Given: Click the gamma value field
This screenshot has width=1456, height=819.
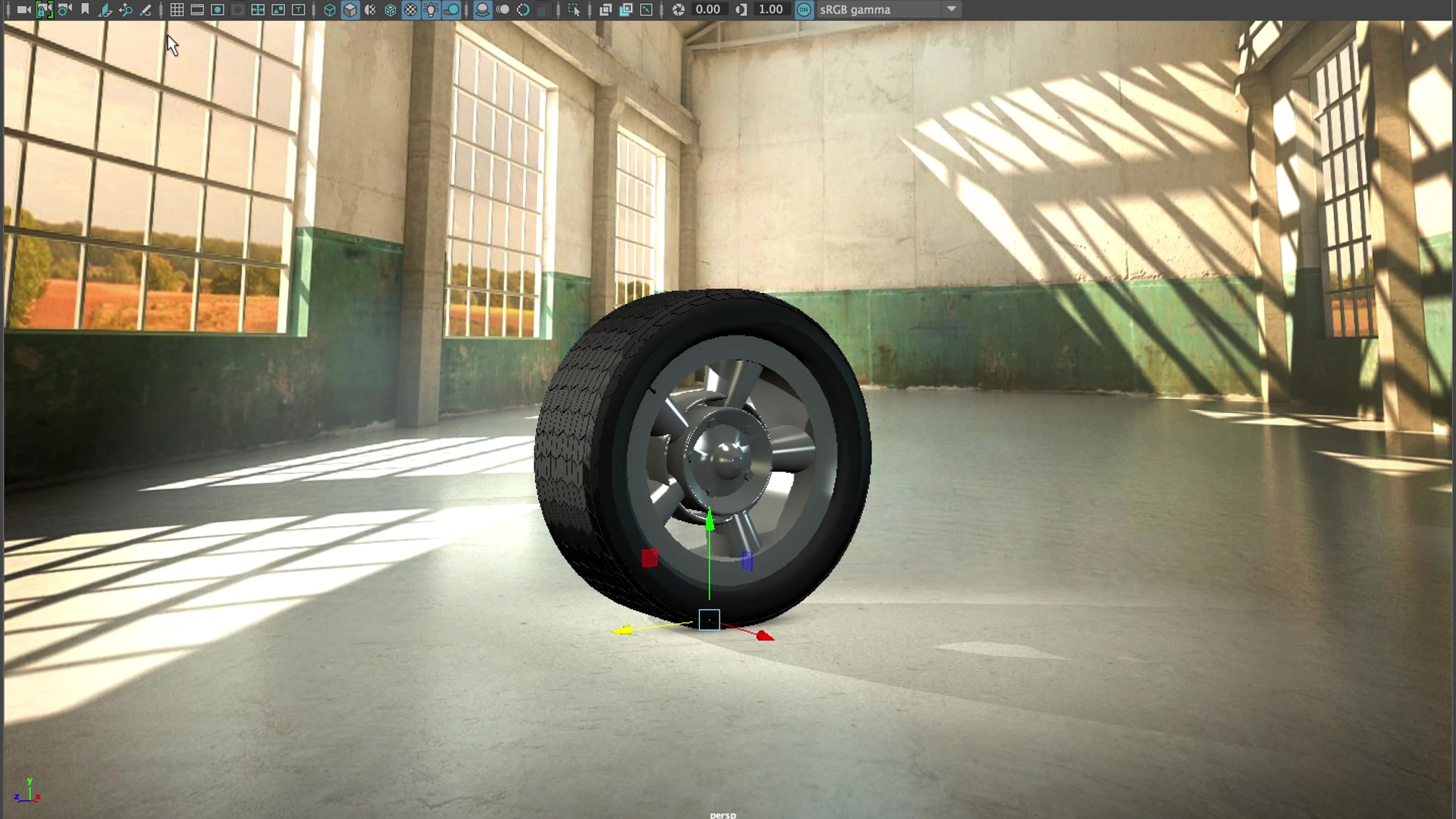Looking at the screenshot, I should [770, 9].
